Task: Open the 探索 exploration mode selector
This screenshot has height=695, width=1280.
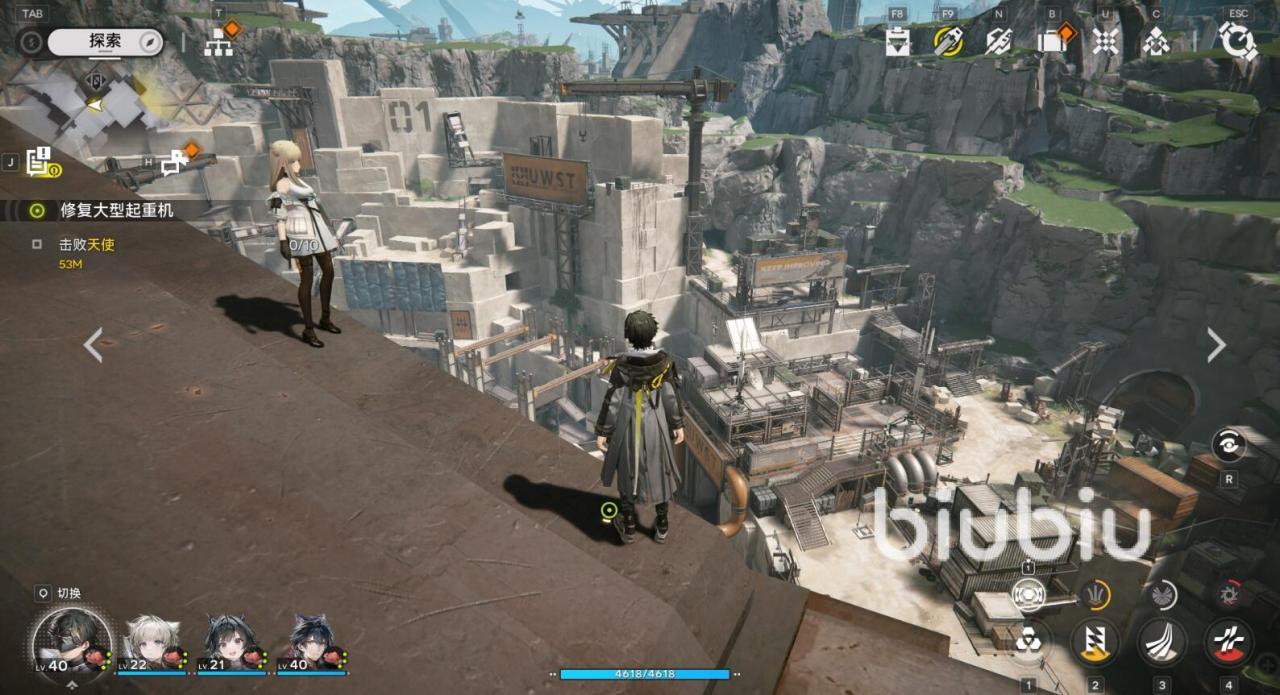Action: (x=105, y=41)
